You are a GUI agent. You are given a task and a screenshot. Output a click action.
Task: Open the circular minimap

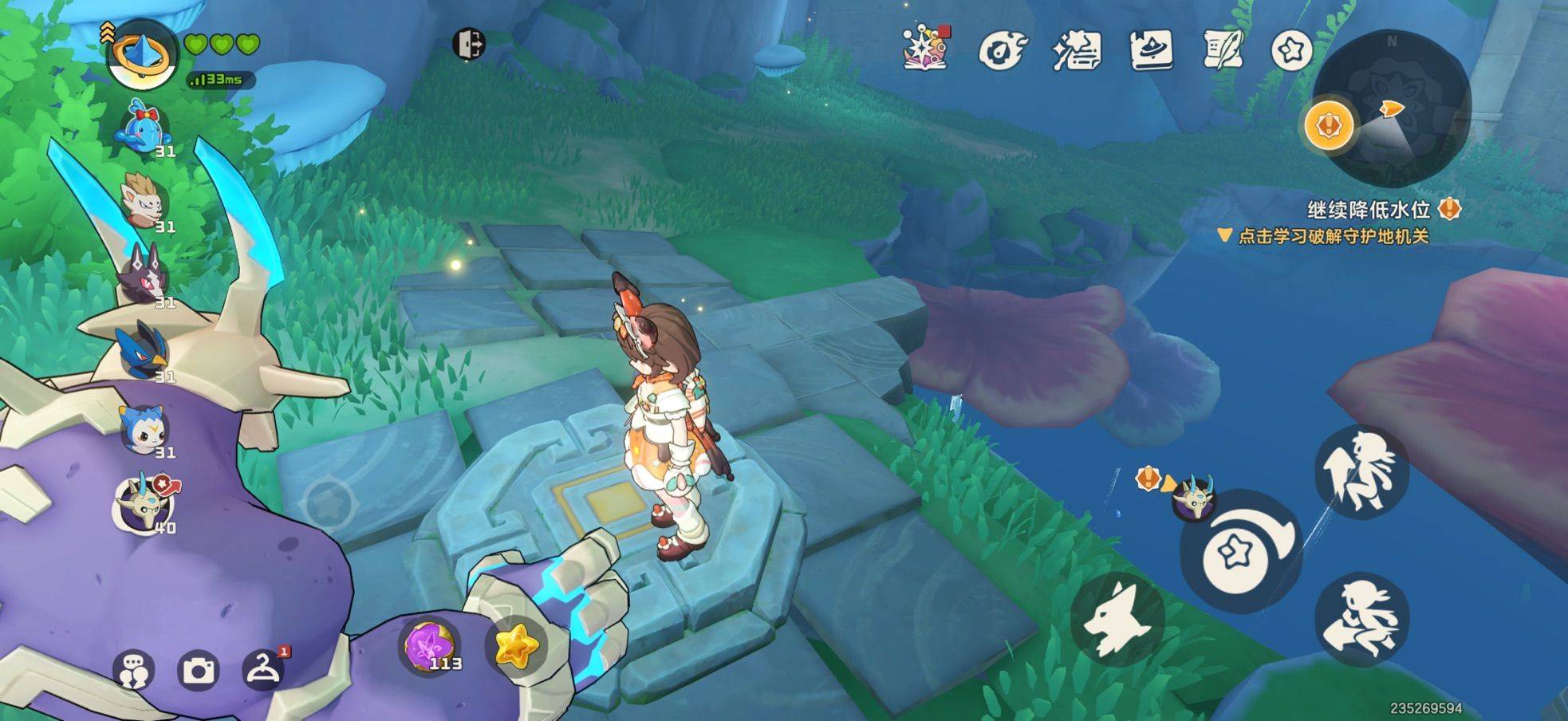[1392, 108]
